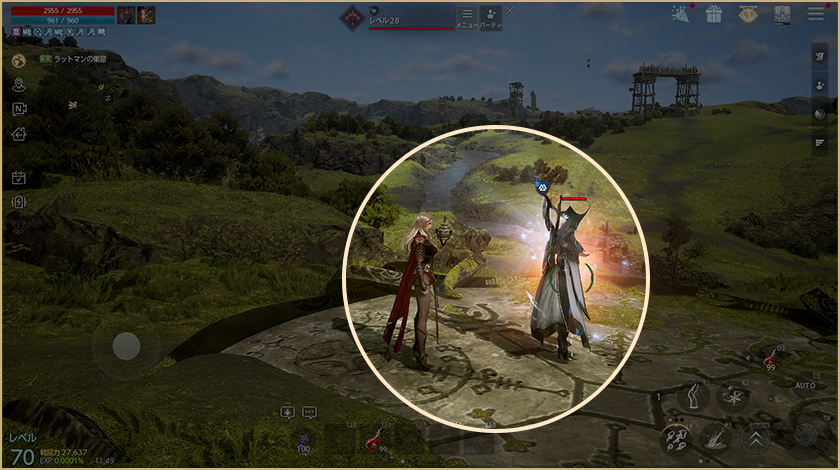Screen dimensions: 840x470
Task: Select the targeted enemy's portrait icon
Action: (x=353, y=16)
